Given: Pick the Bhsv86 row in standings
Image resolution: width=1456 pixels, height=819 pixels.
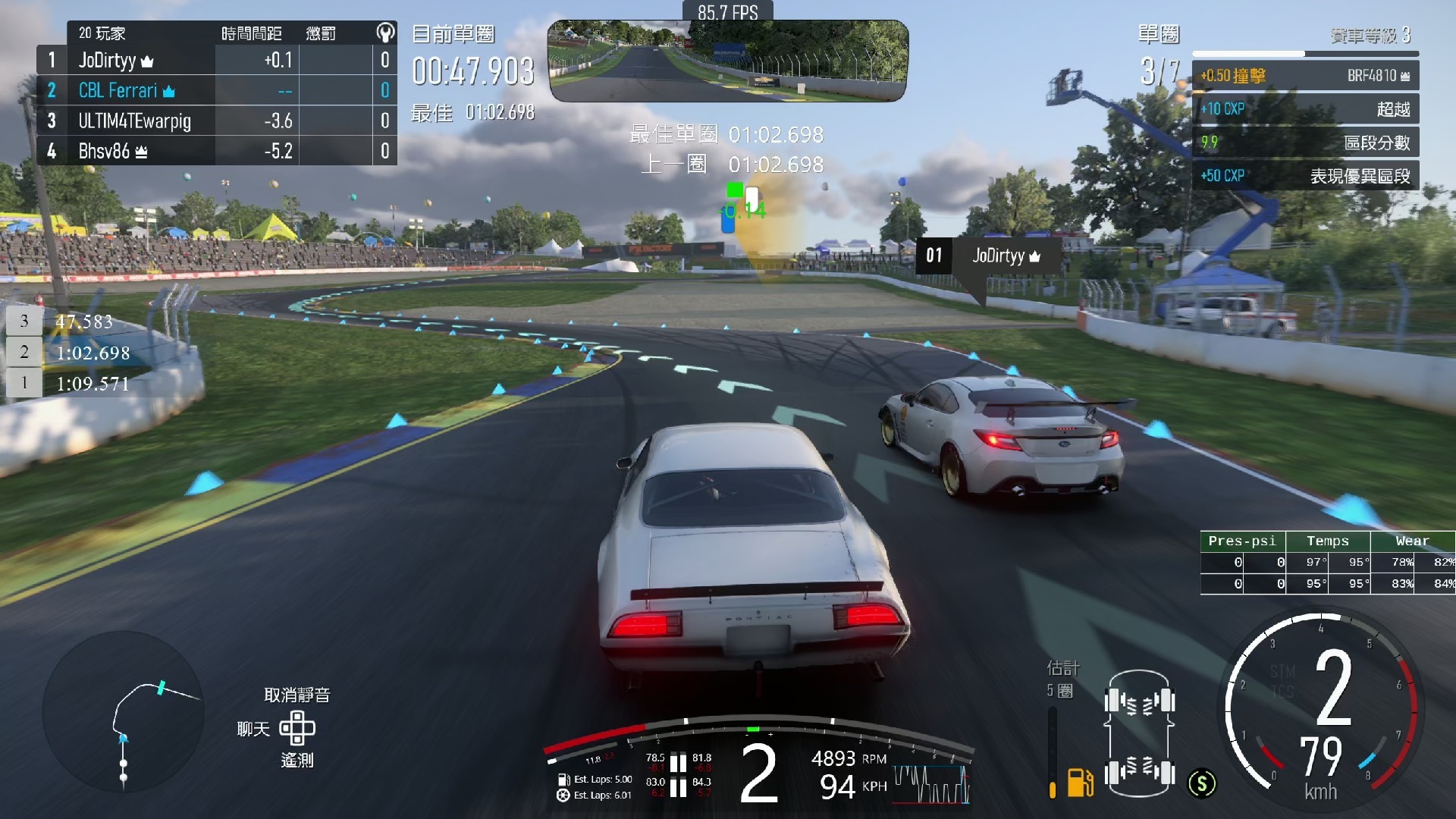Looking at the screenshot, I should point(216,151).
